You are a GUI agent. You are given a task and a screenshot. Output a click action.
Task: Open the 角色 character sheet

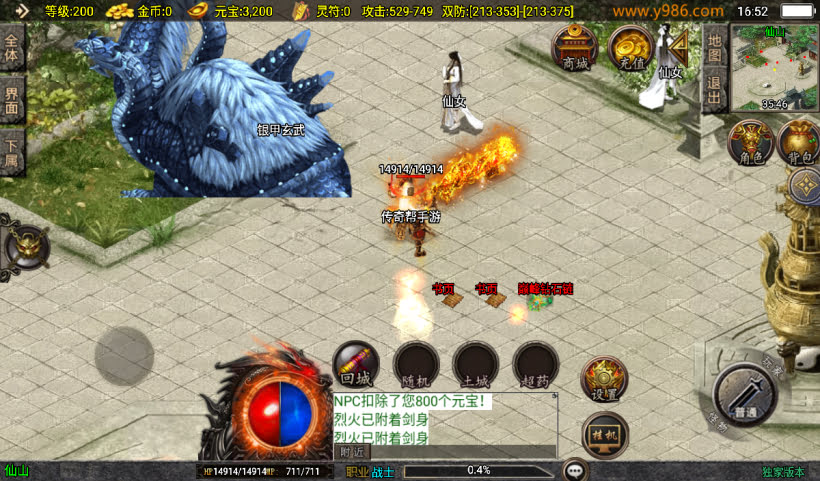(x=749, y=141)
